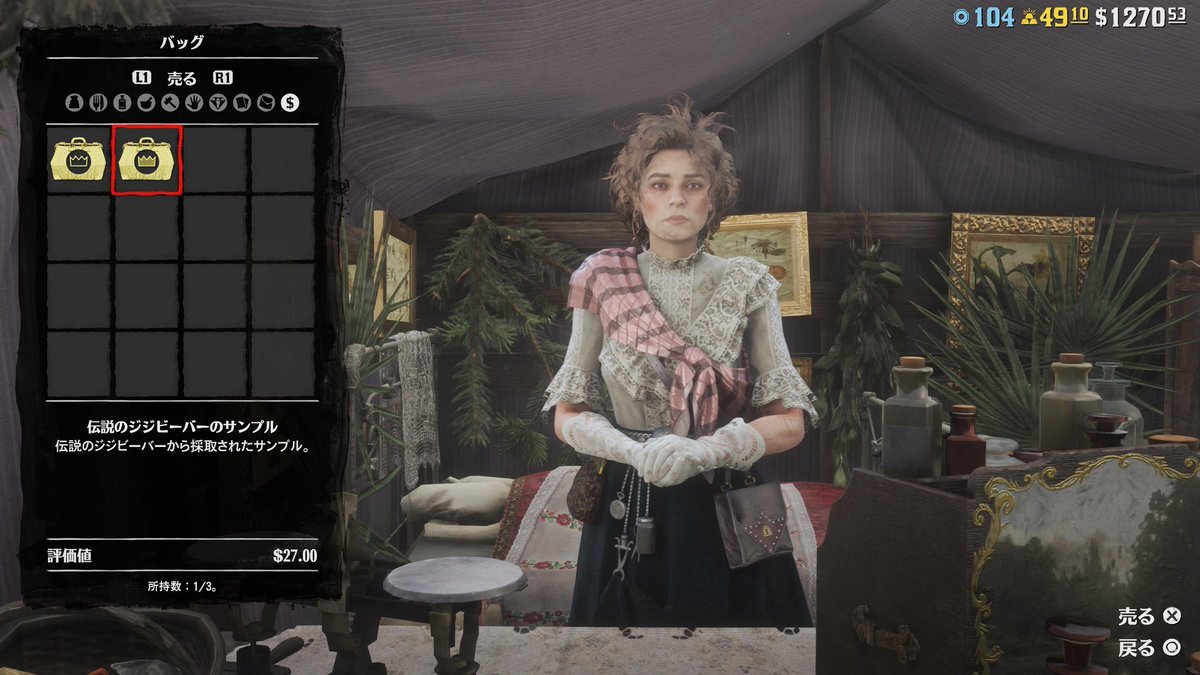The image size is (1200, 675).
Task: Open the folded satchel category icon
Action: point(266,102)
